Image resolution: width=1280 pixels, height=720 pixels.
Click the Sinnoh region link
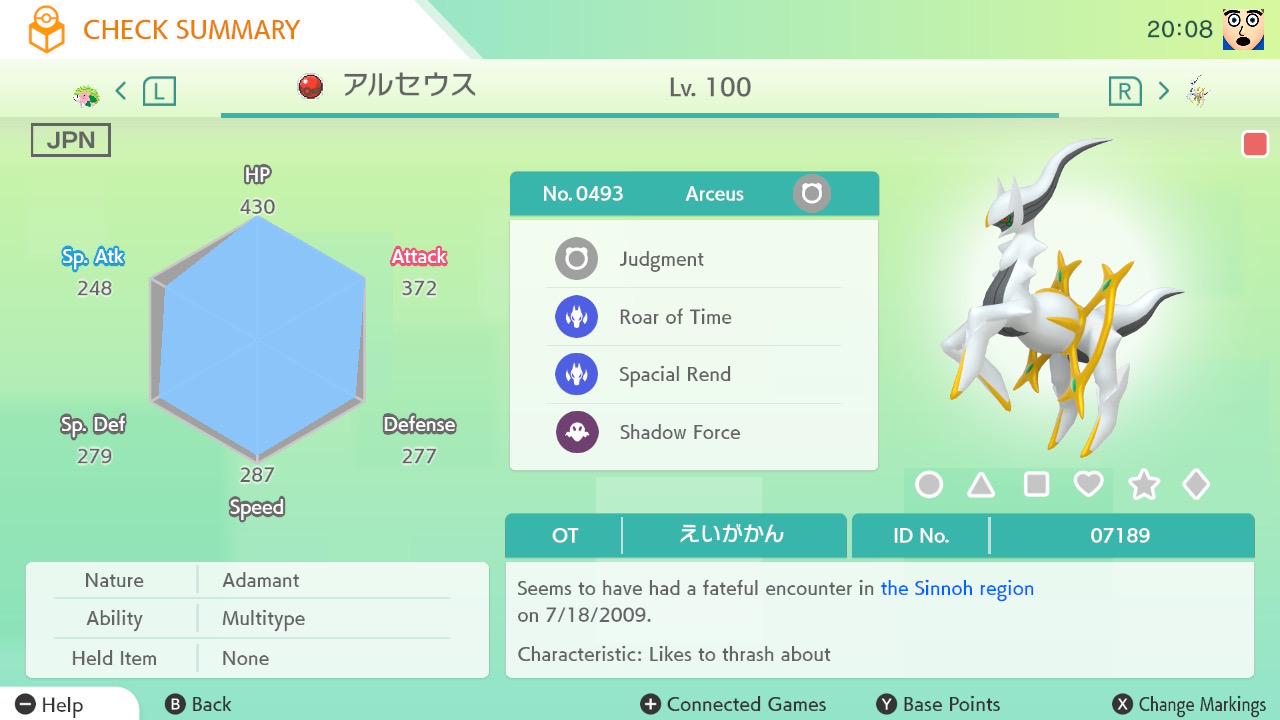(957, 589)
